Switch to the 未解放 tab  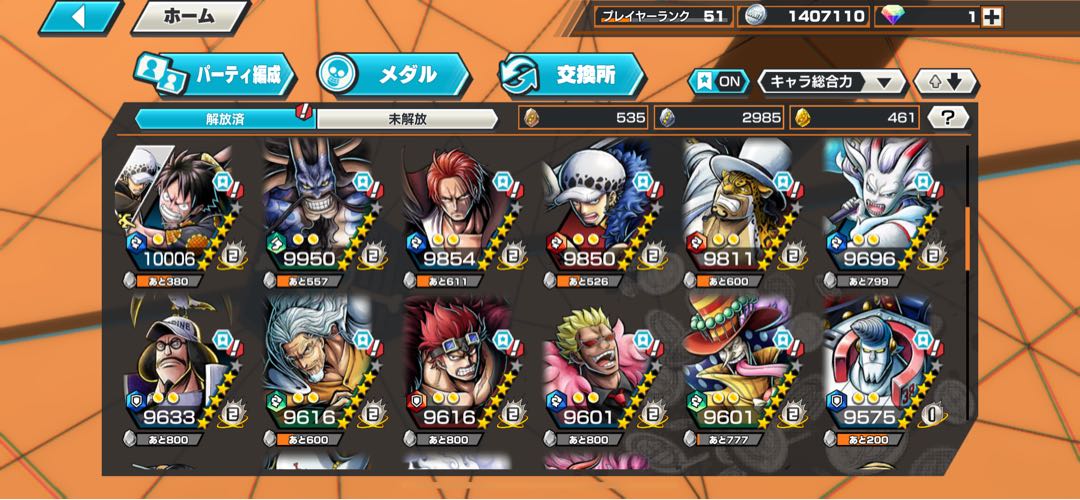pos(407,118)
